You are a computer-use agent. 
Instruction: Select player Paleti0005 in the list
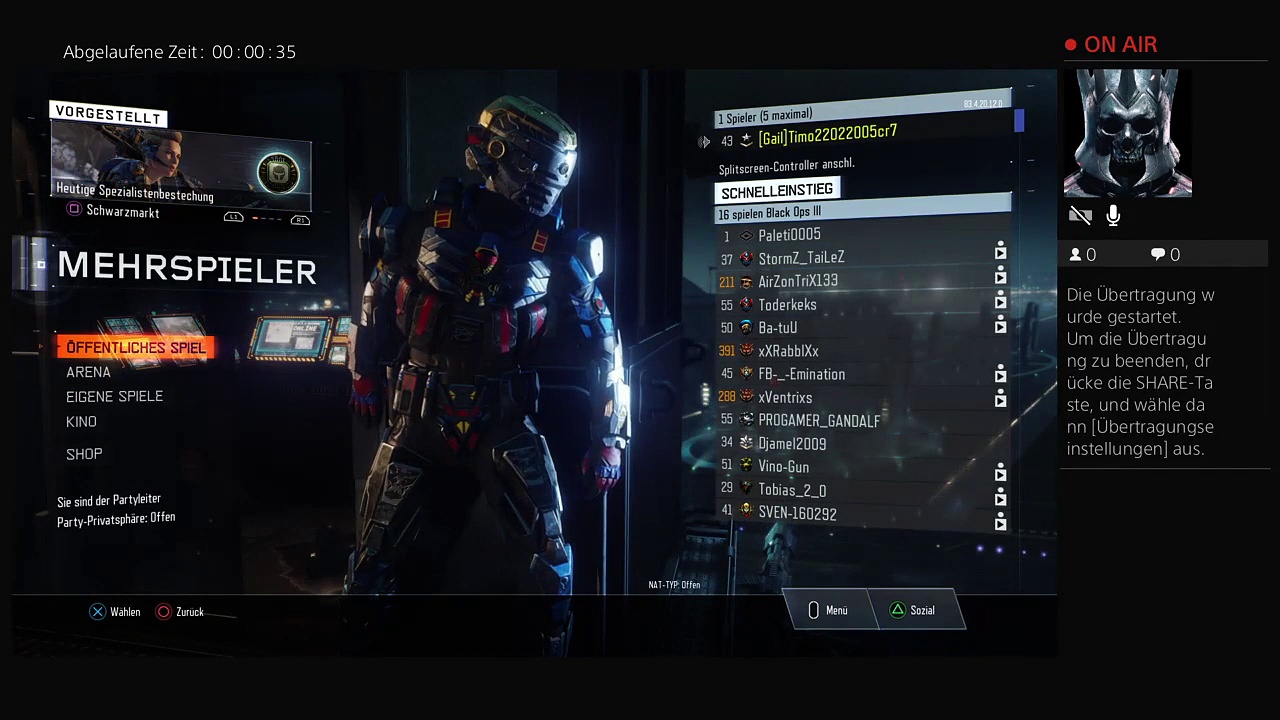point(789,235)
